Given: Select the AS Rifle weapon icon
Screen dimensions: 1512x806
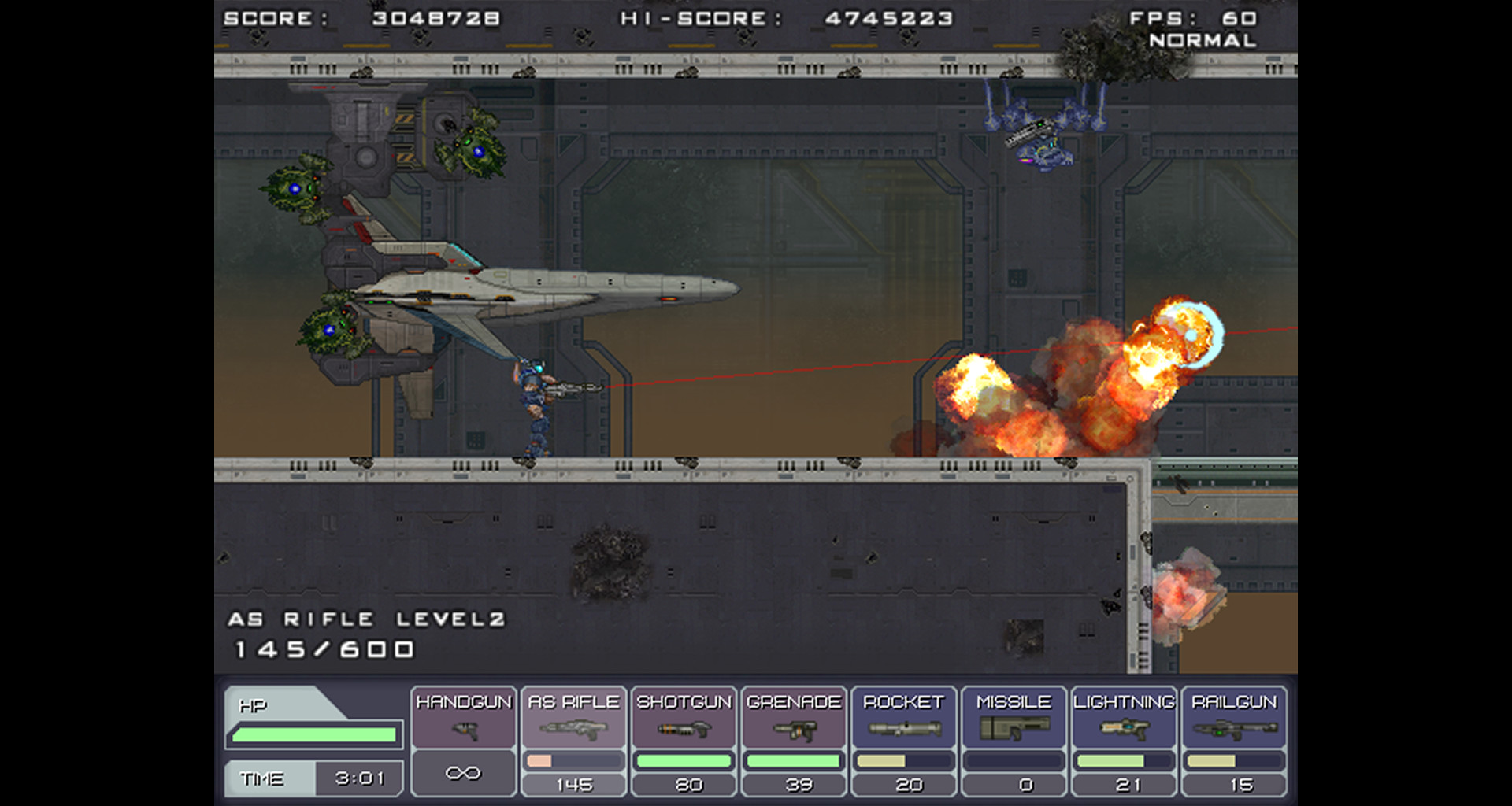Looking at the screenshot, I should coord(573,729).
